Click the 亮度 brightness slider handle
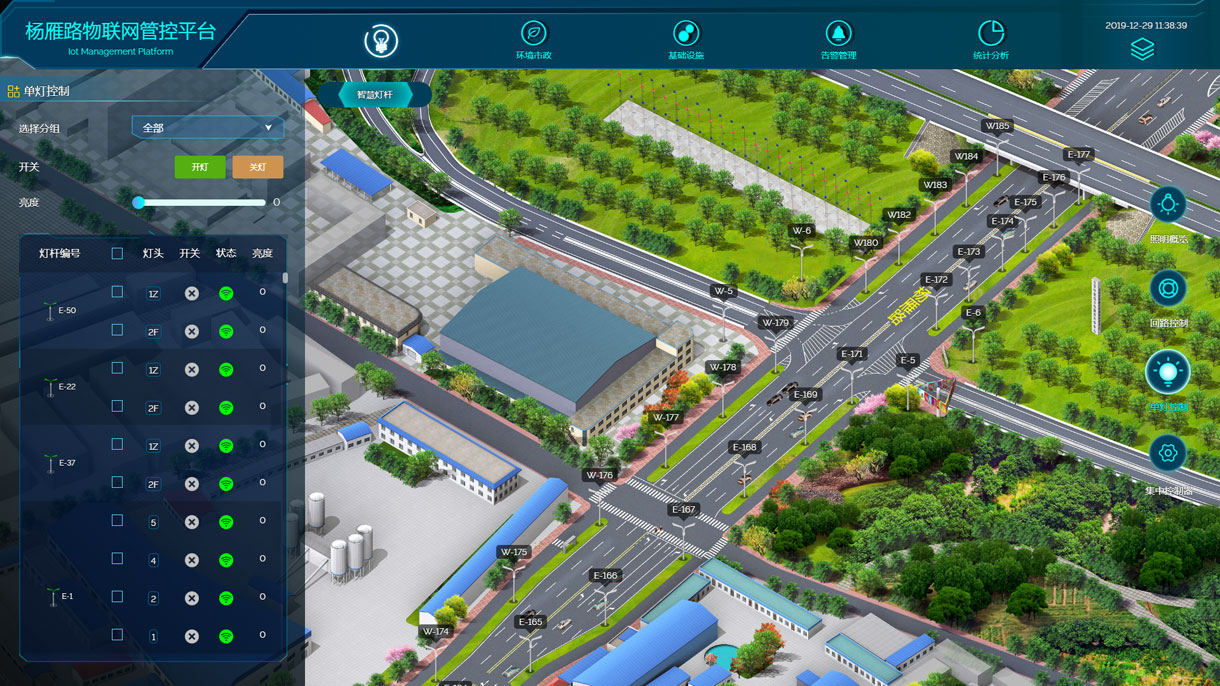 (139, 202)
